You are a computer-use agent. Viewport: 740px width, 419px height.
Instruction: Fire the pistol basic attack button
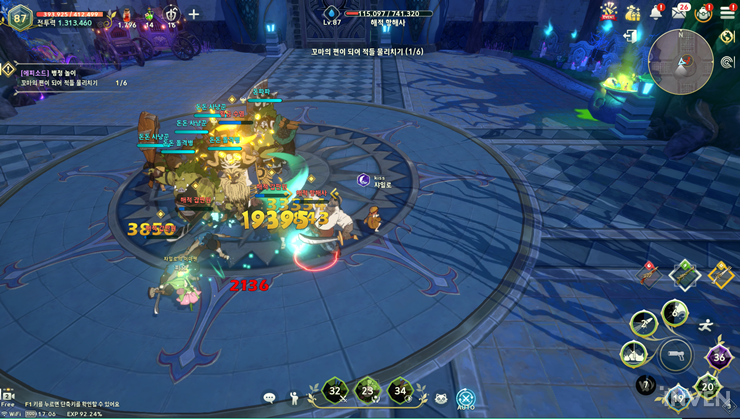tap(676, 354)
